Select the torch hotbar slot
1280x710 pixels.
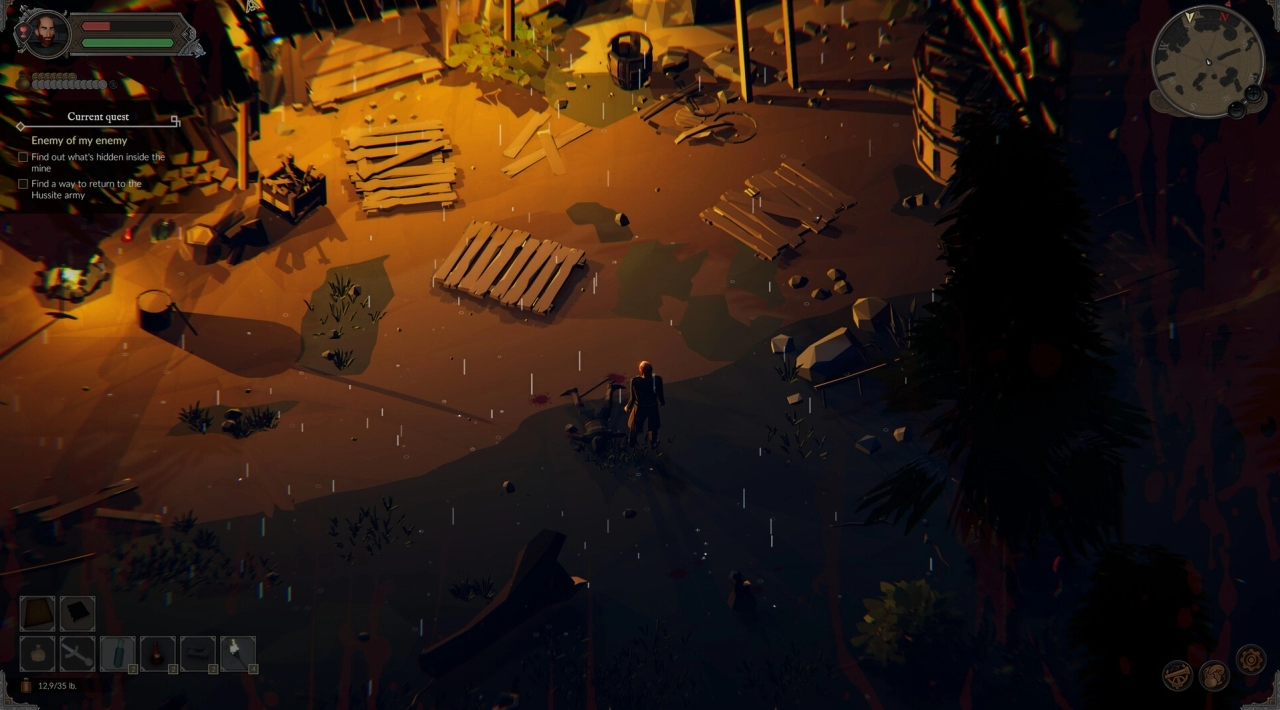238,654
